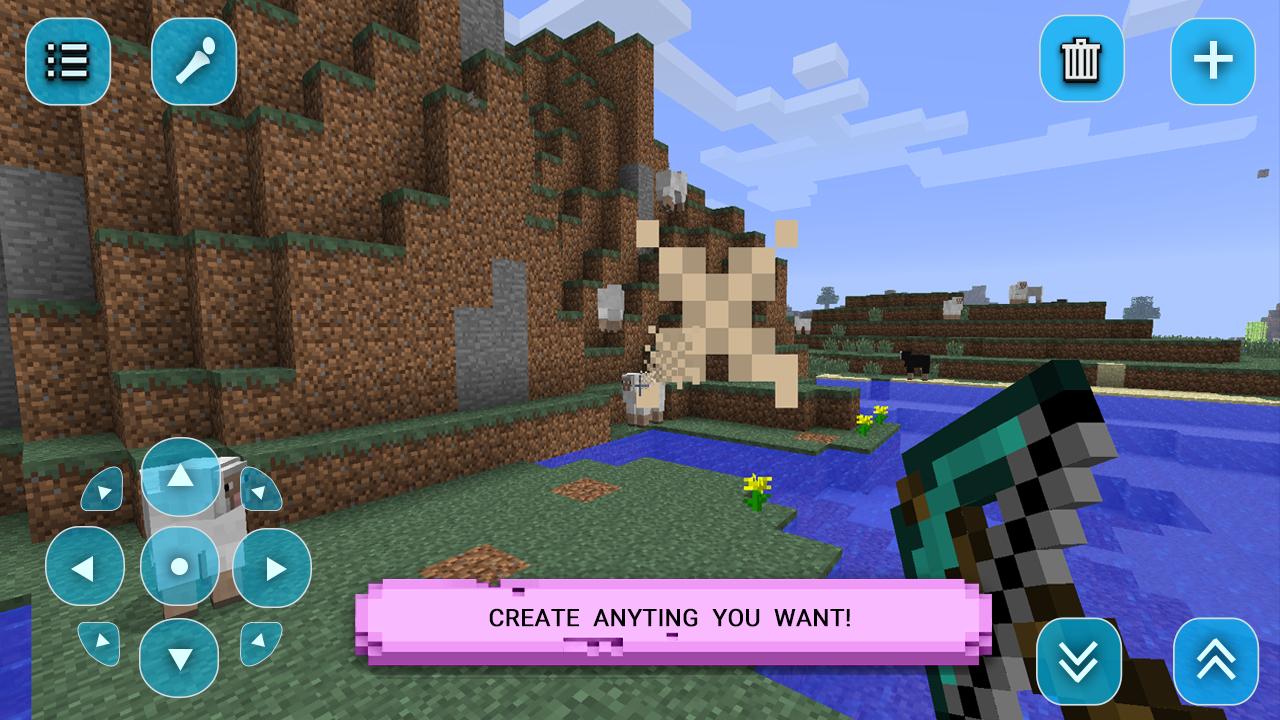This screenshot has height=720, width=1280.
Task: Strafe right with the right arrow
Action: (x=271, y=568)
